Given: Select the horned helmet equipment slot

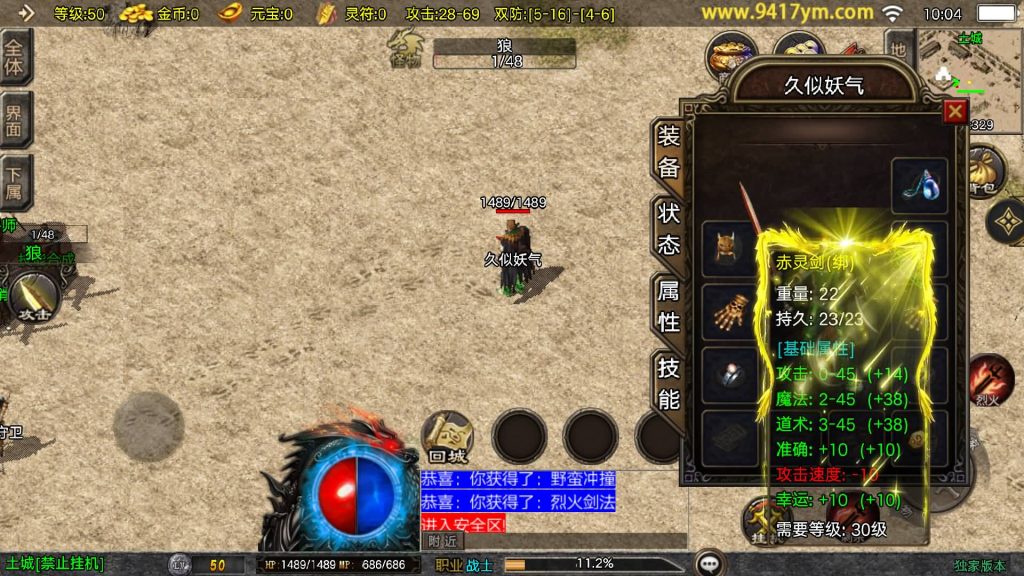Looking at the screenshot, I should coord(728,247).
